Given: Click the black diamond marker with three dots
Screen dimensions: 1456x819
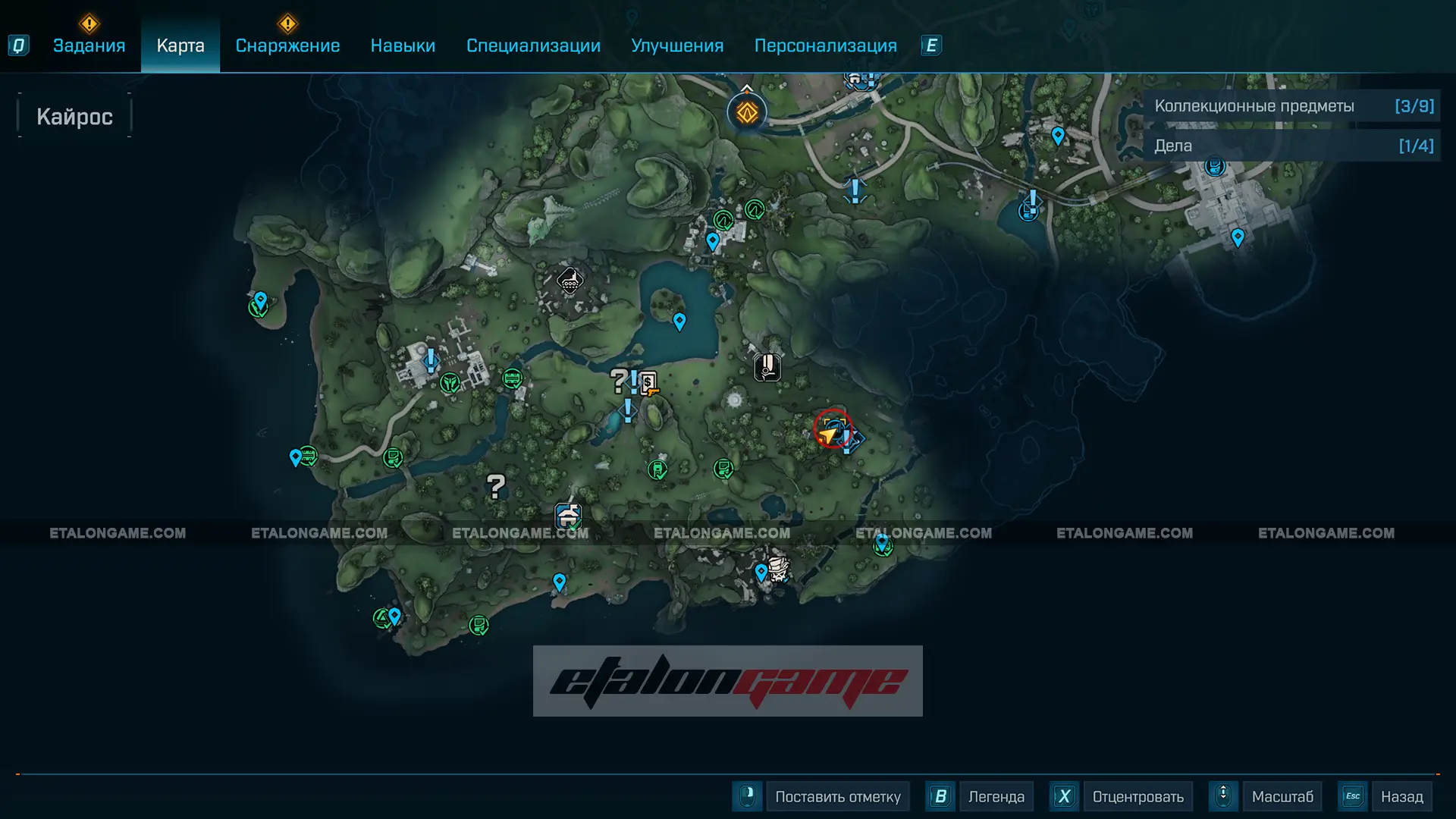Looking at the screenshot, I should 570,281.
